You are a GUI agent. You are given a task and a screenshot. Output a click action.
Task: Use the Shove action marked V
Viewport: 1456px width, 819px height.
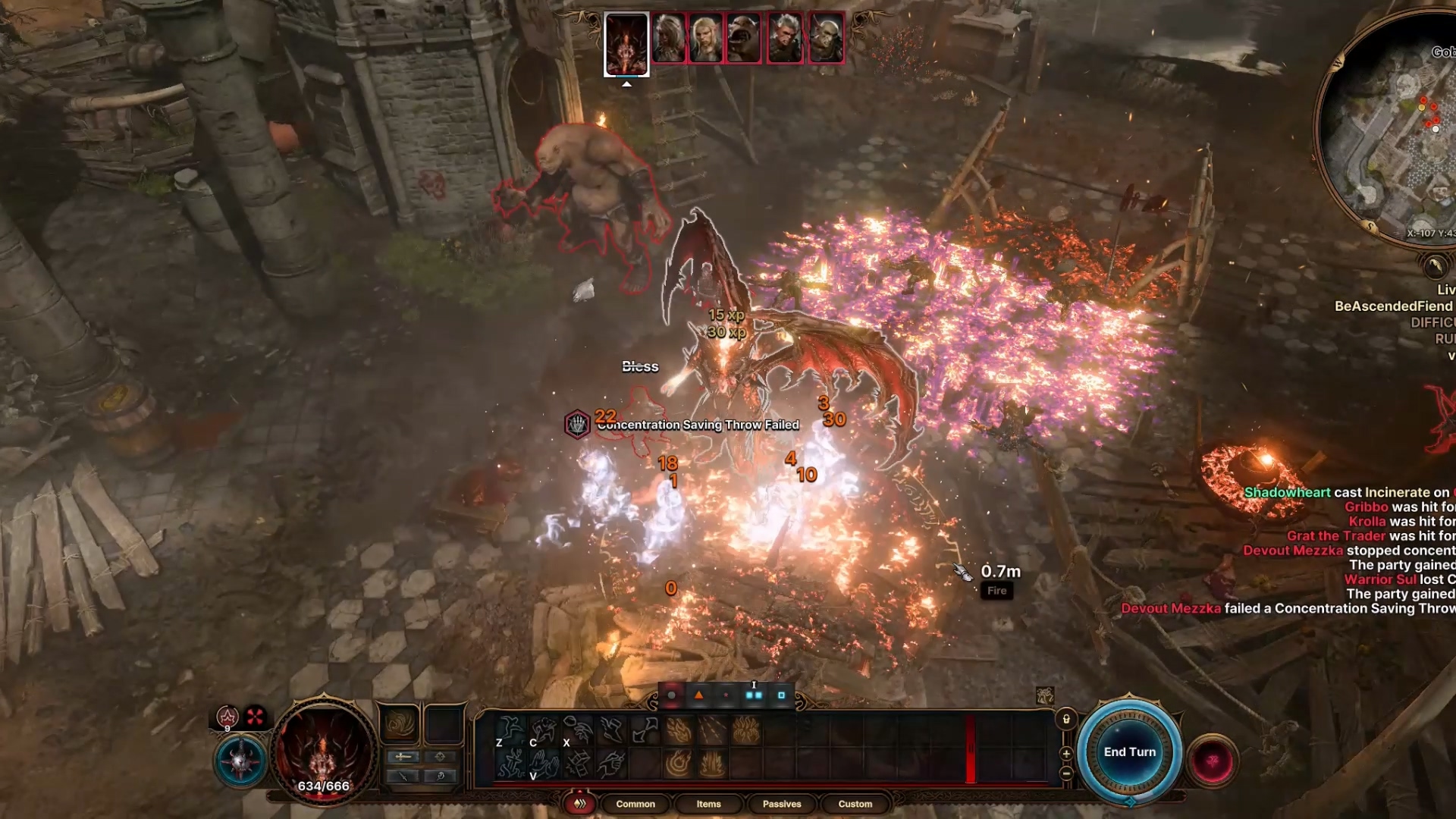point(544,764)
